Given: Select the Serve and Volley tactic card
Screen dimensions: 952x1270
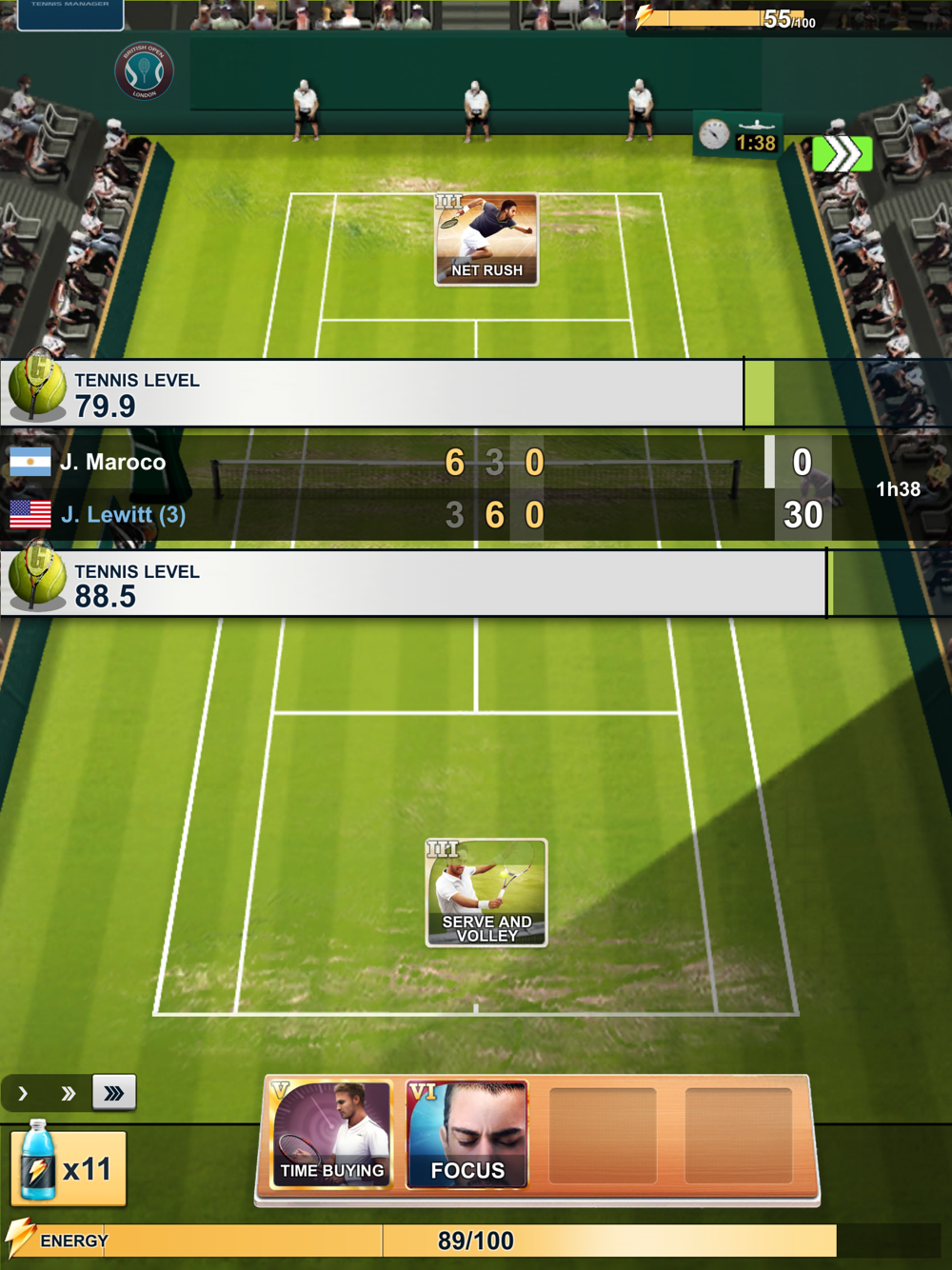Looking at the screenshot, I should [486, 893].
